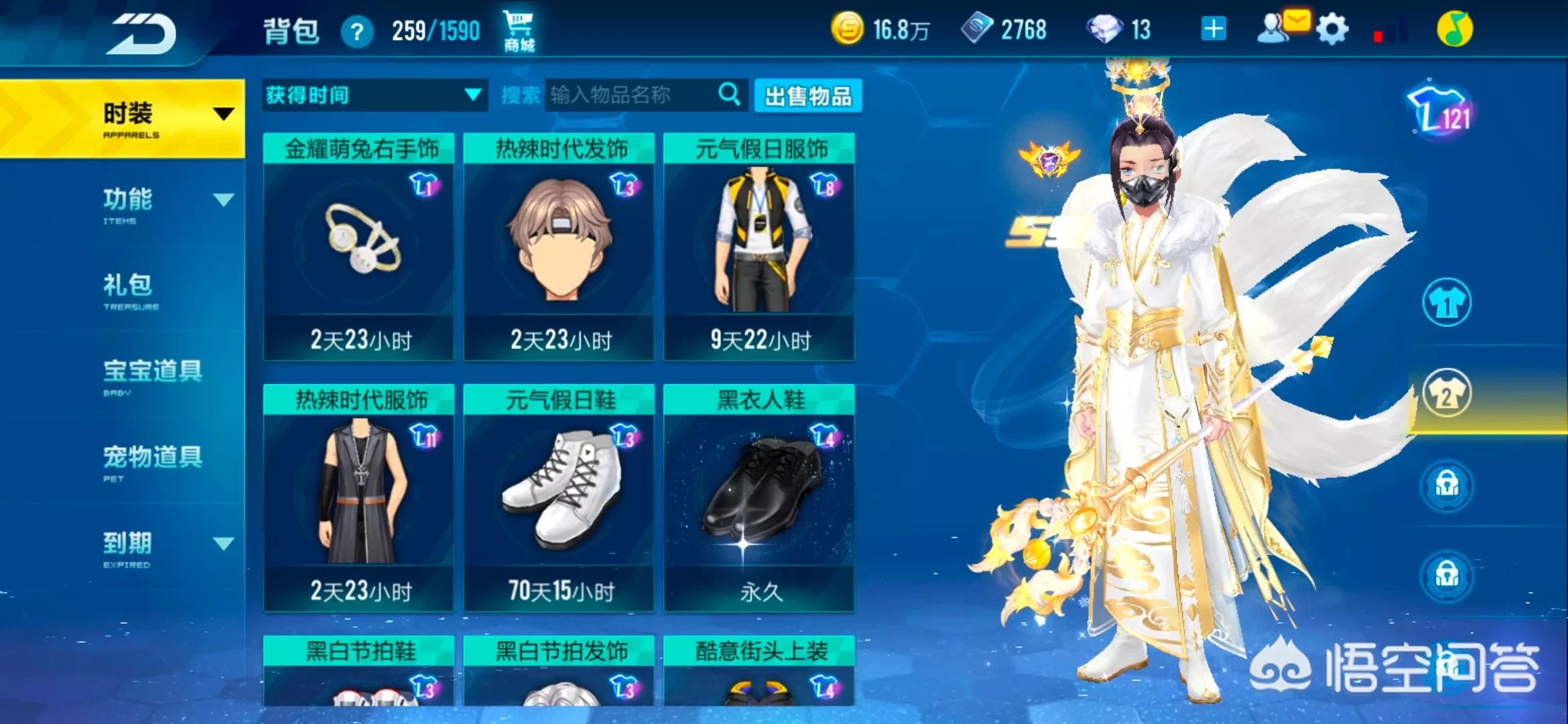Select the 黑衣人鞋 black shoes
1568x724 pixels.
pos(759,497)
